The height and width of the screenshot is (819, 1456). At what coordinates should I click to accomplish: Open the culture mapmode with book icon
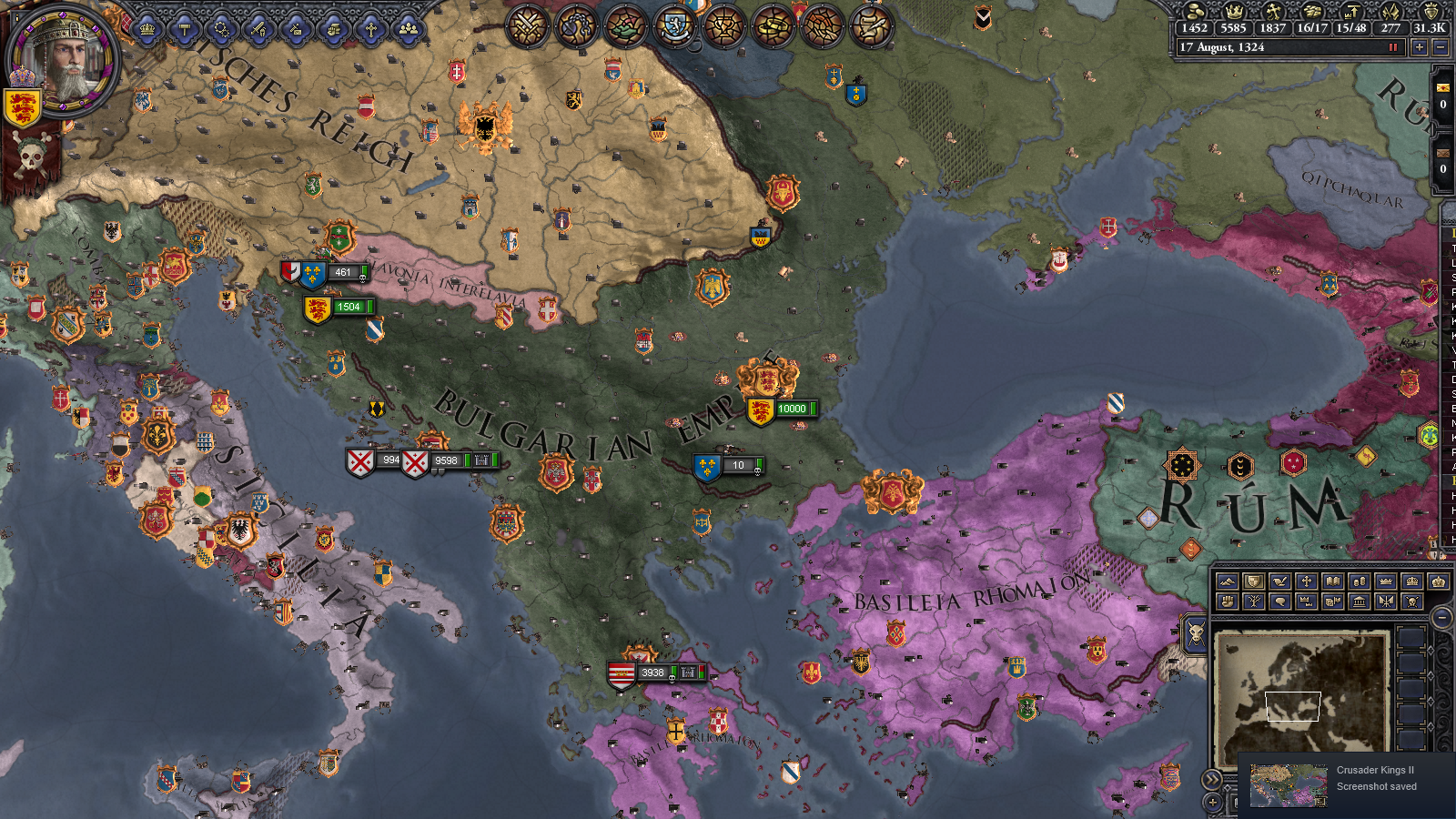click(x=1332, y=581)
